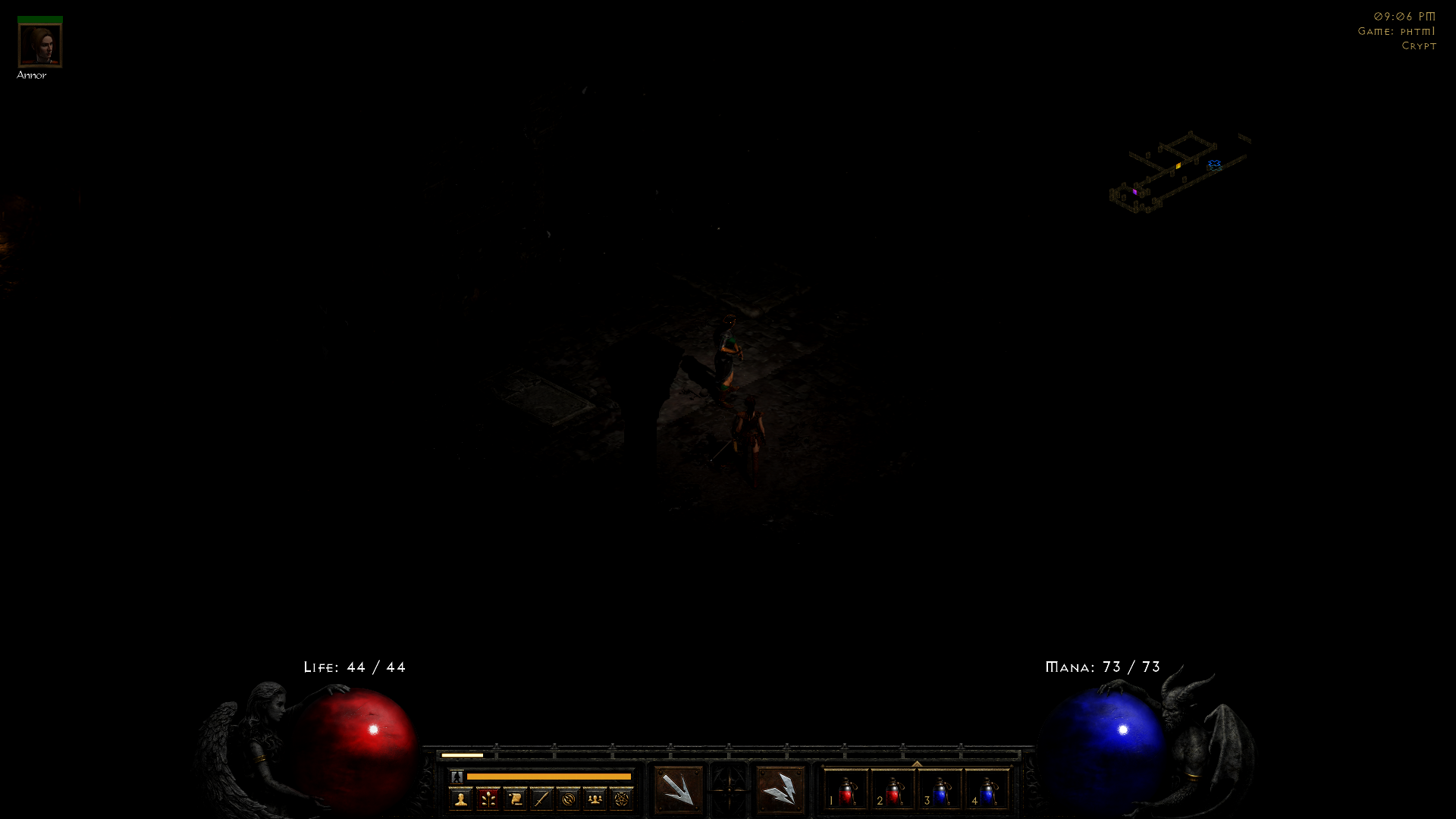Image resolution: width=1456 pixels, height=819 pixels.
Task: Drink the blue potion in belt slot 3
Action: point(940,792)
